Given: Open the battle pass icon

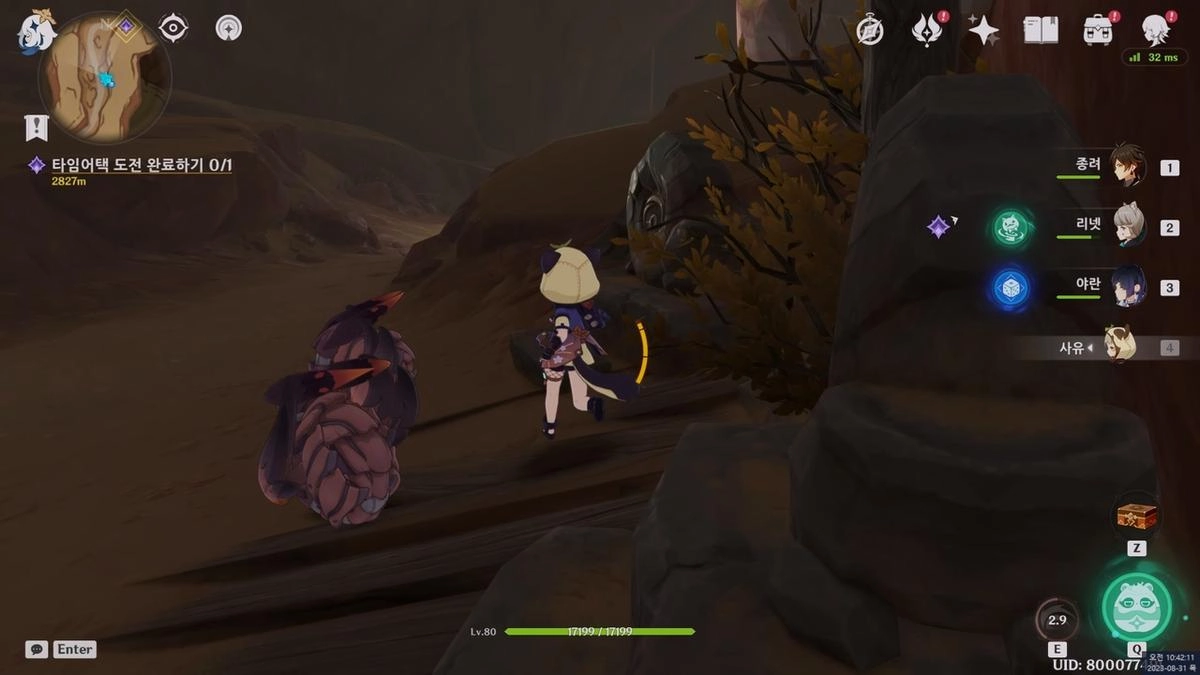Looking at the screenshot, I should 927,30.
